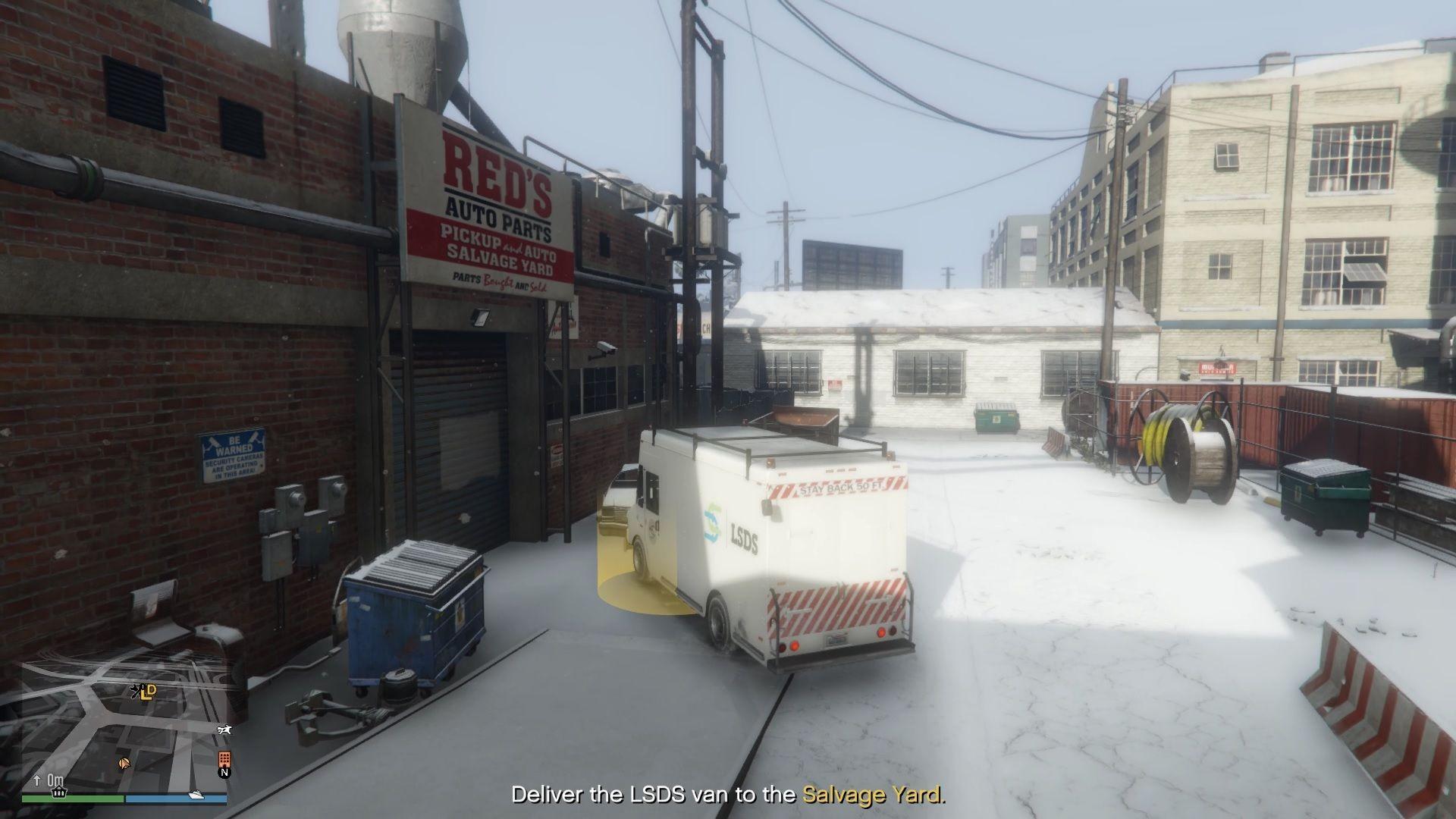Select the LD mission marker on the minimap

point(149,692)
